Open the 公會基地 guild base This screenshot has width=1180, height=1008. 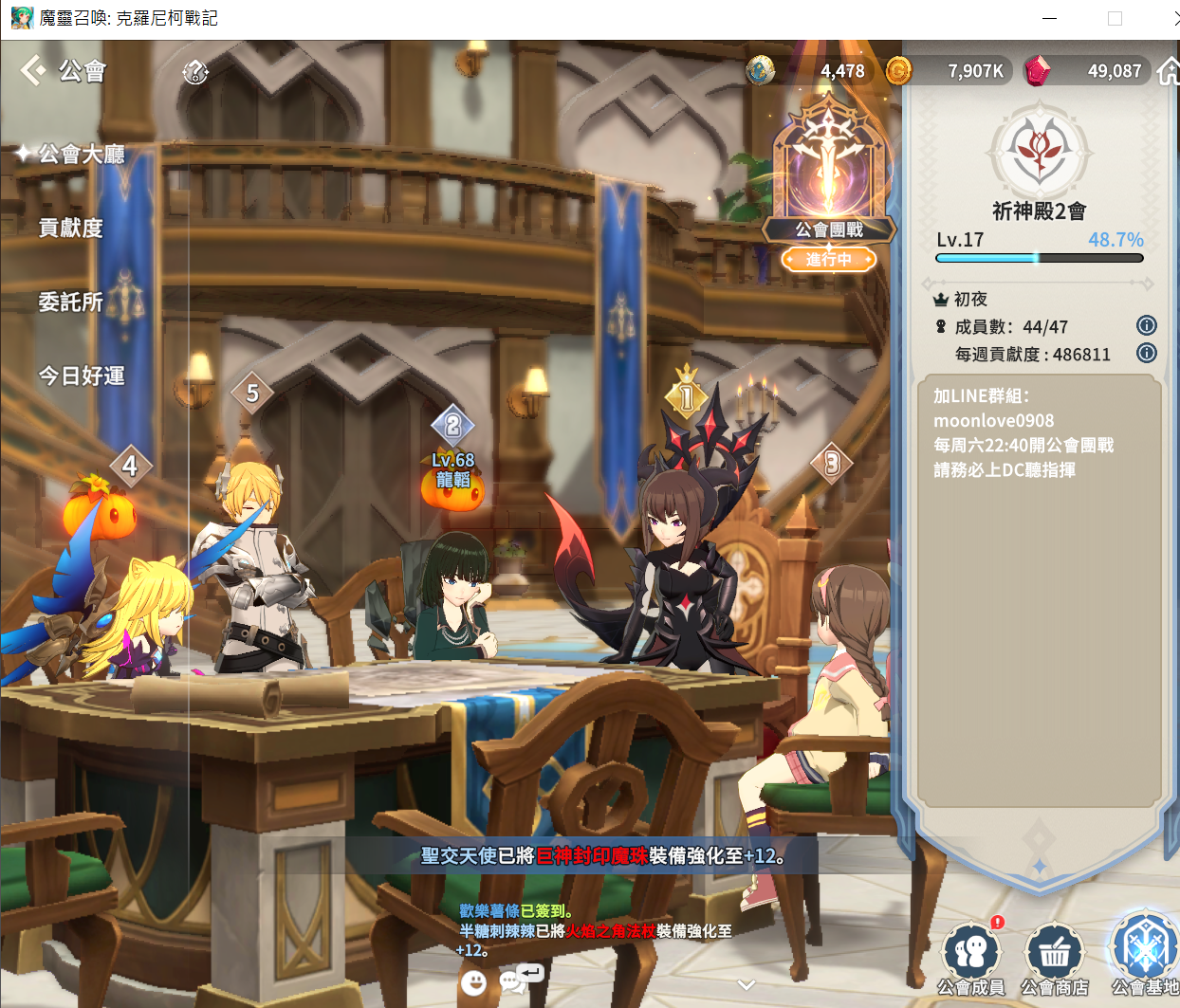pyautogui.click(x=1144, y=953)
